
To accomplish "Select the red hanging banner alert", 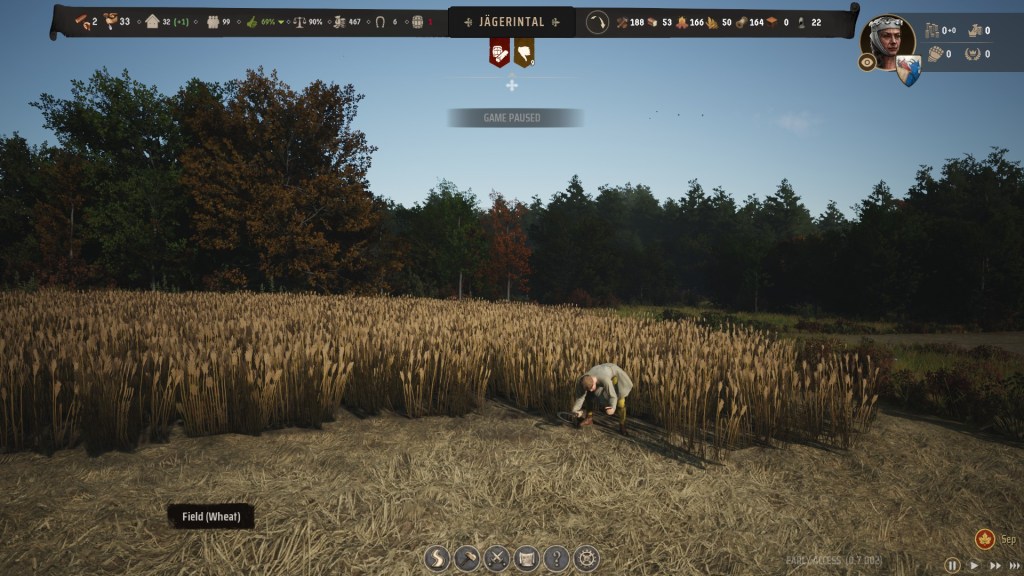I will [499, 52].
